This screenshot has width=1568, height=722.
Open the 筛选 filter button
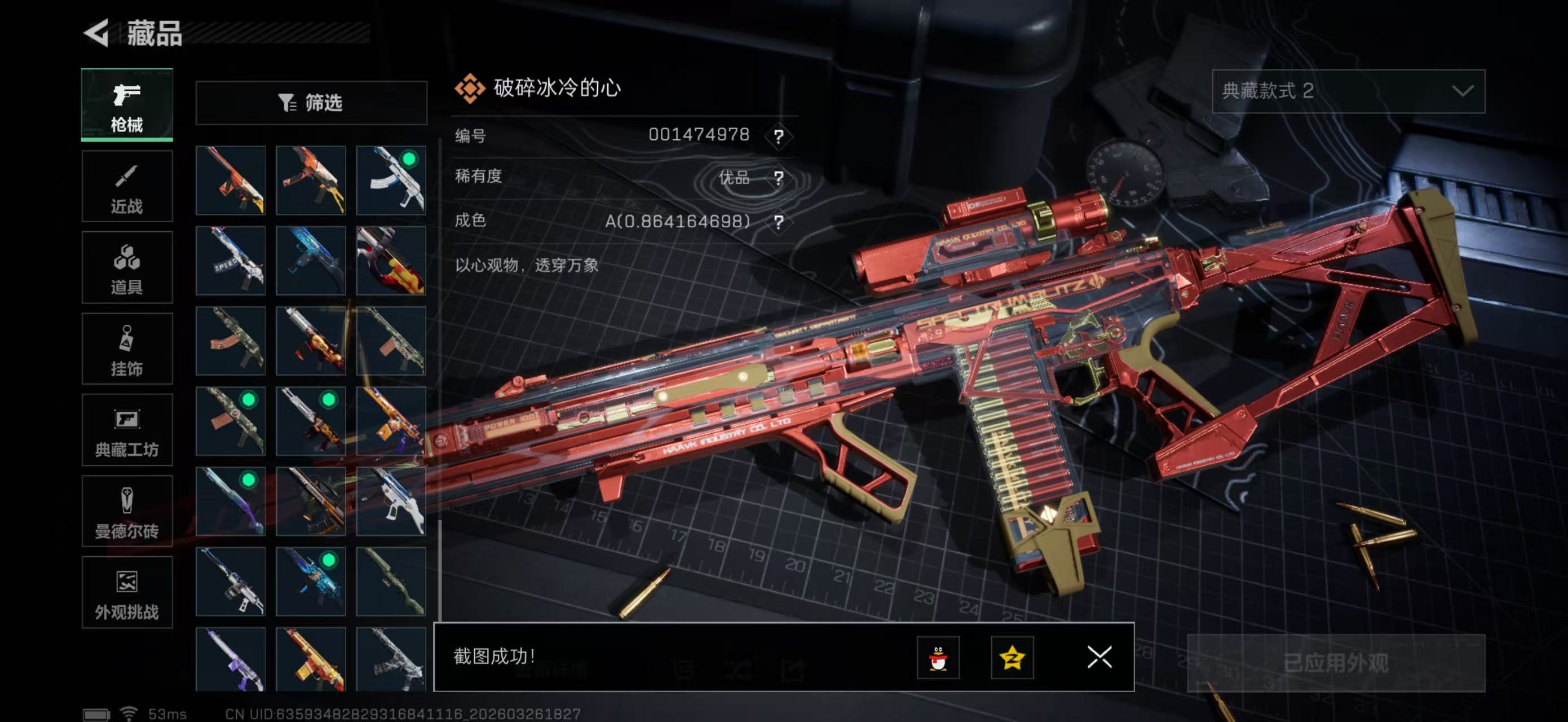[x=311, y=103]
